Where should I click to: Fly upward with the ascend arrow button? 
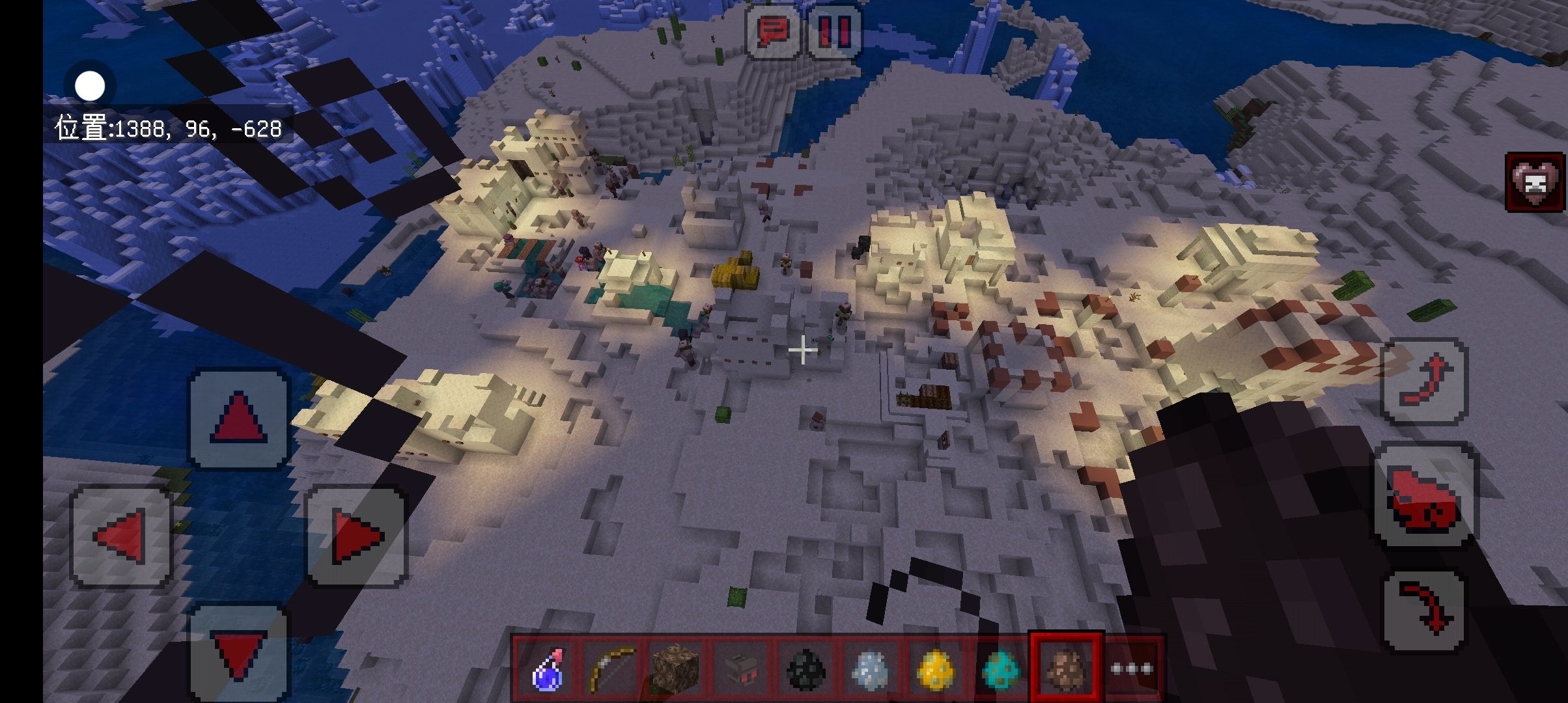click(1424, 382)
